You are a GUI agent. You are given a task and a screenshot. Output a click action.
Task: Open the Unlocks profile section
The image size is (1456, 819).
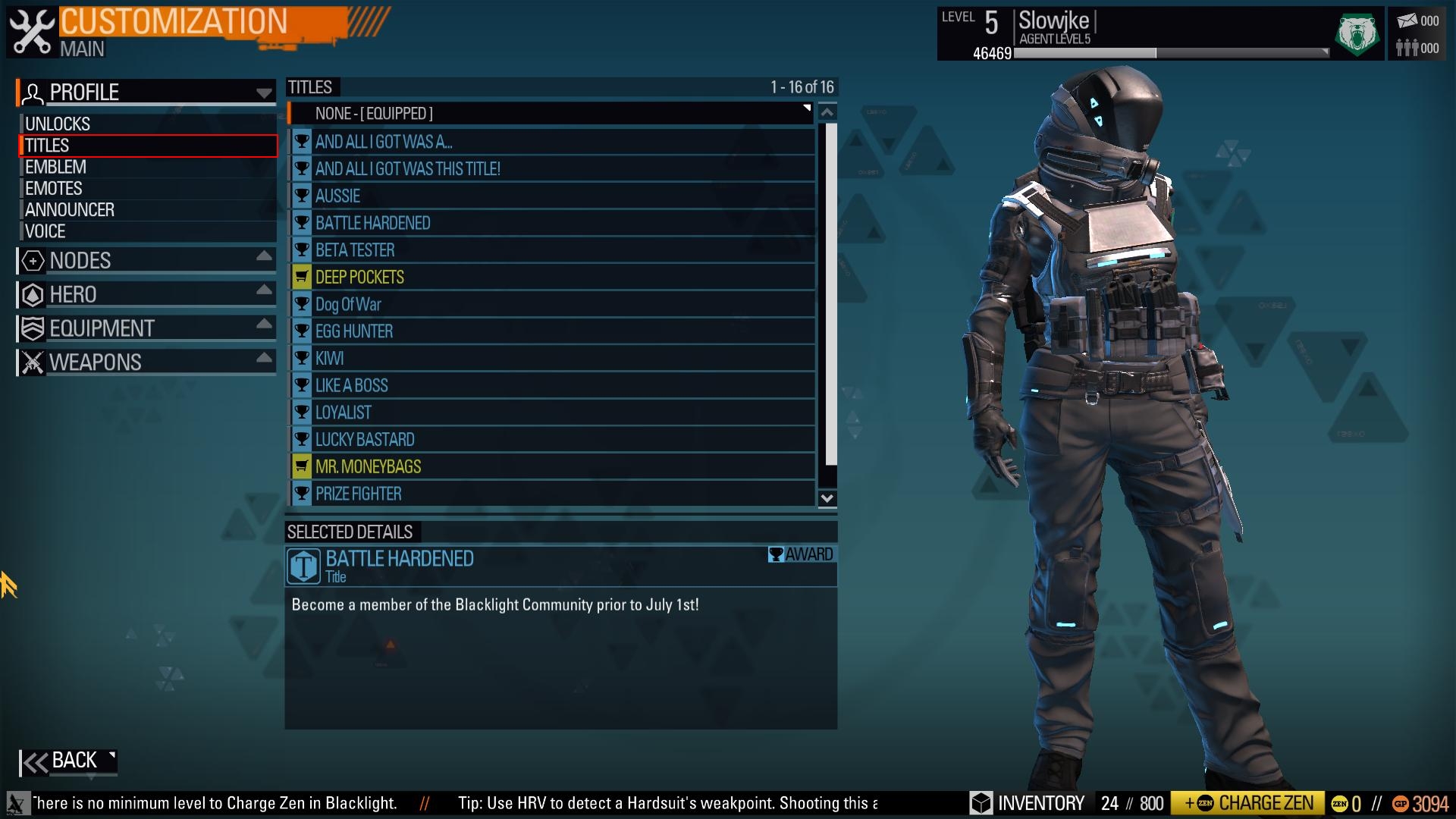pos(58,124)
